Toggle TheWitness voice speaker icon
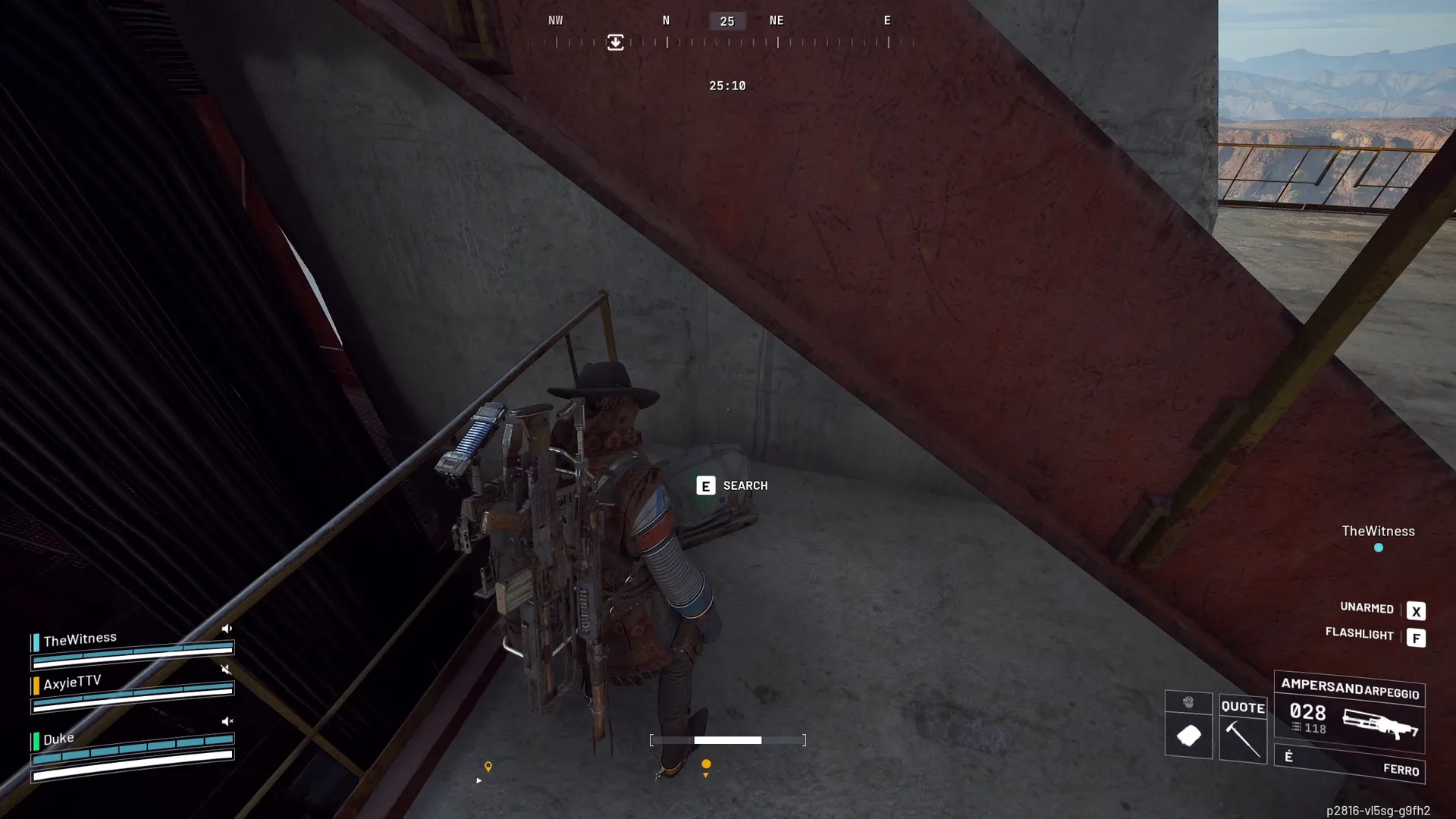1456x819 pixels. coord(227,629)
